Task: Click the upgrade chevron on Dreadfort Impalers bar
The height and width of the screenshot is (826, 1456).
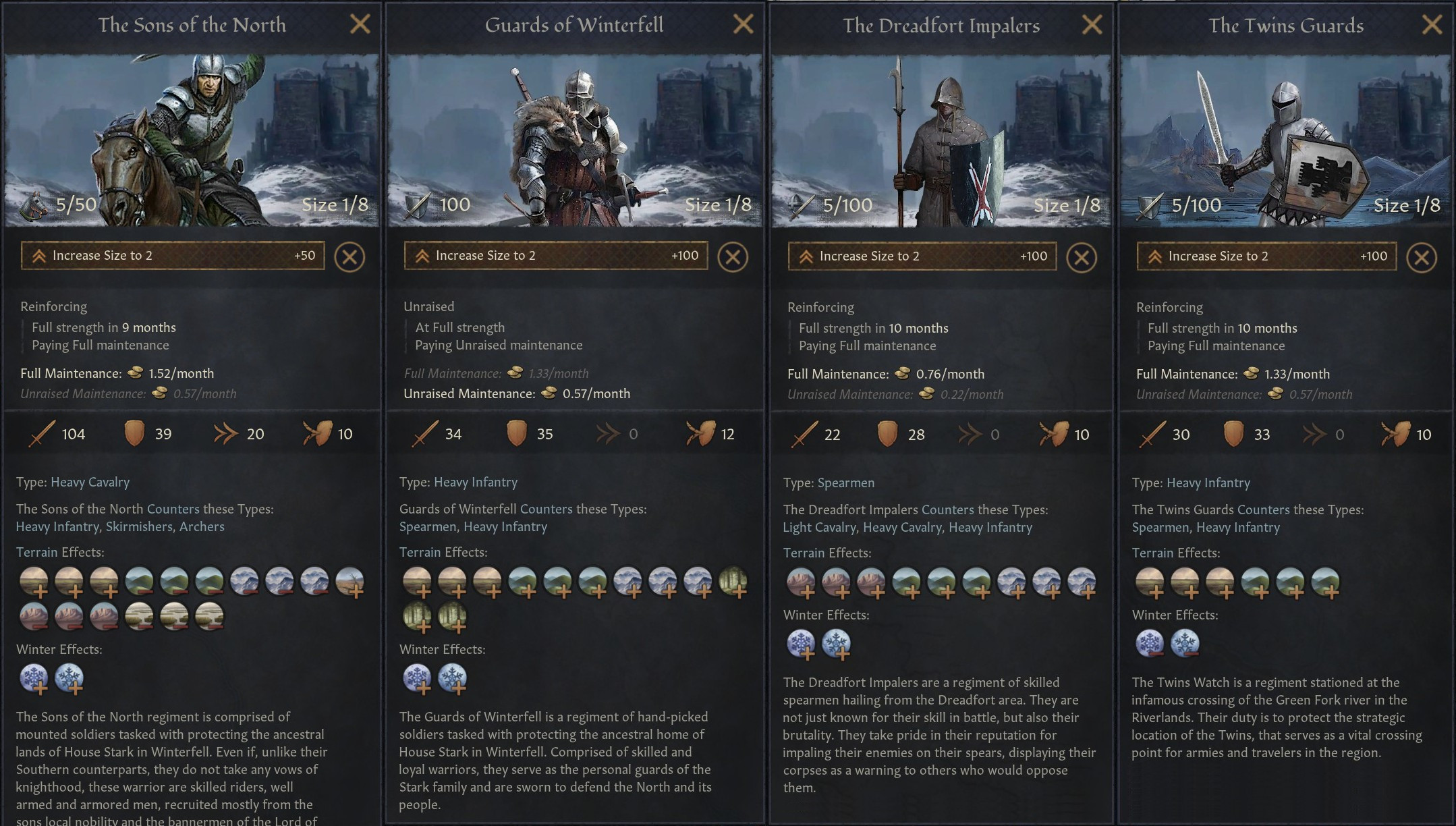Action: click(x=807, y=256)
